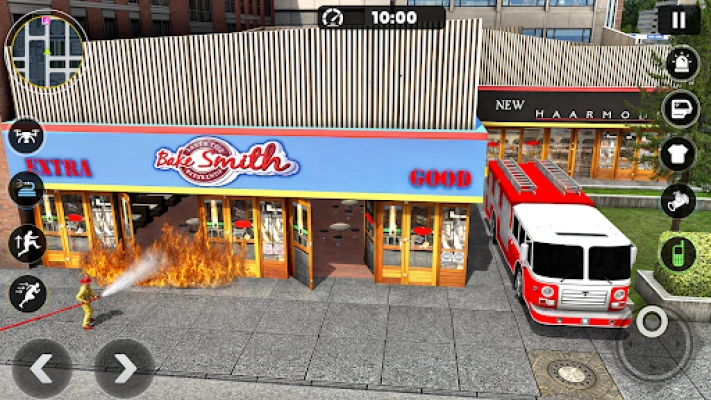The height and width of the screenshot is (400, 711).
Task: Open the green mobile phone
Action: coord(678,252)
